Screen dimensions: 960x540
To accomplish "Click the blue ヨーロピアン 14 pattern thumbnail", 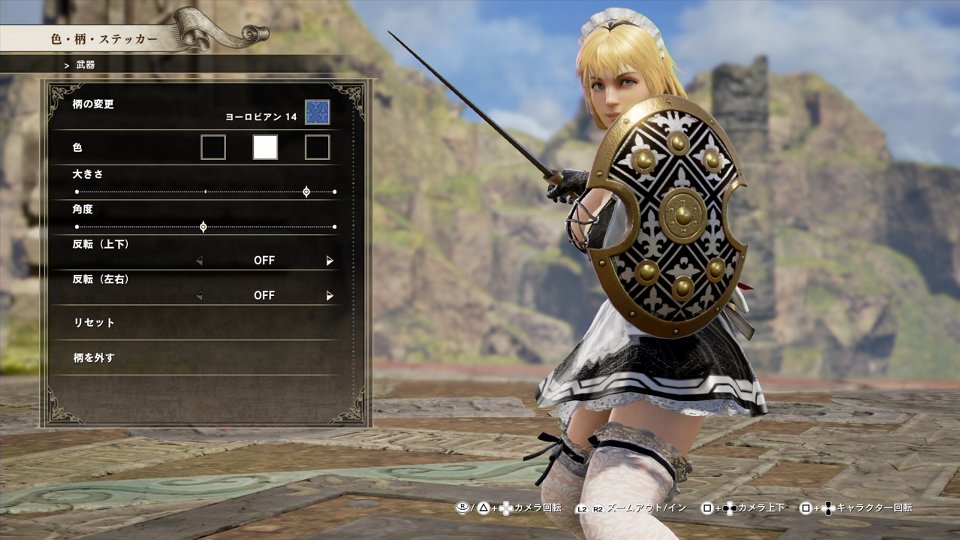I will 318,113.
